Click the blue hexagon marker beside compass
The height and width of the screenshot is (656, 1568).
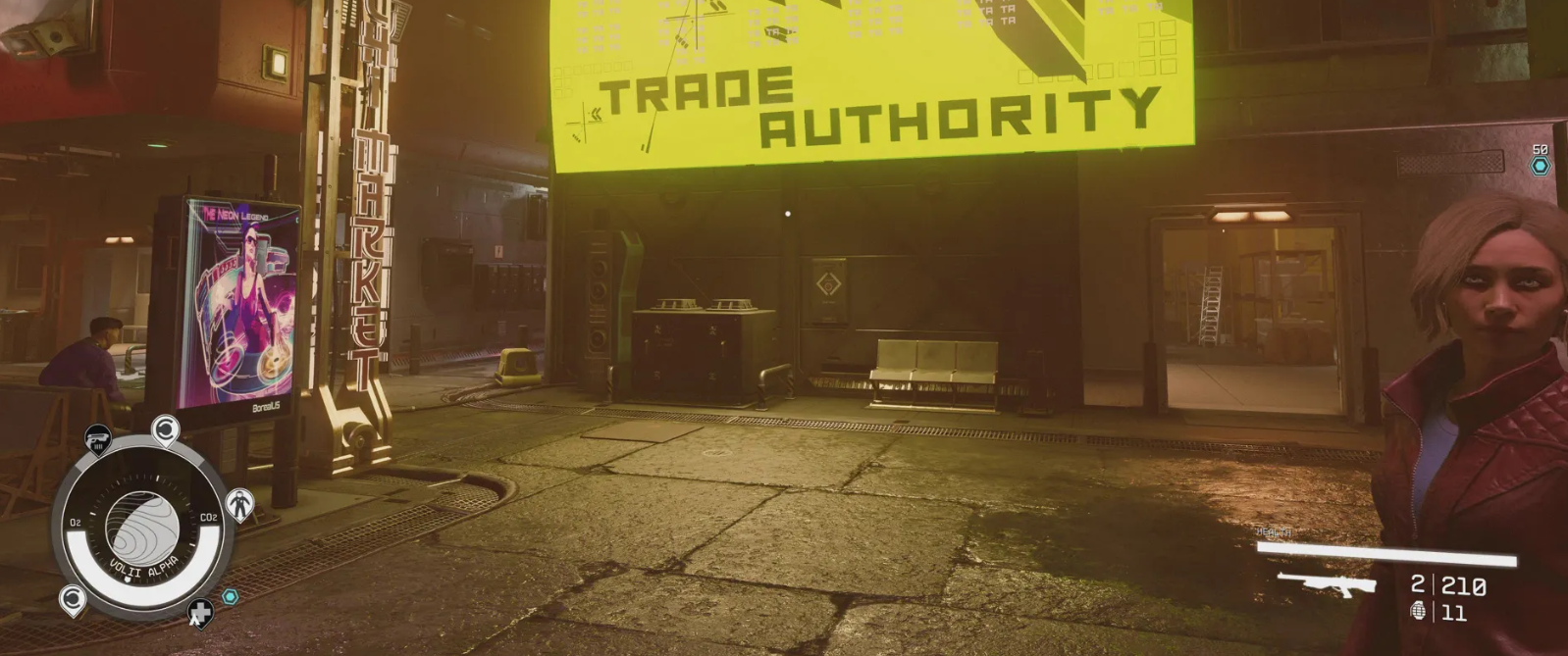(x=231, y=596)
